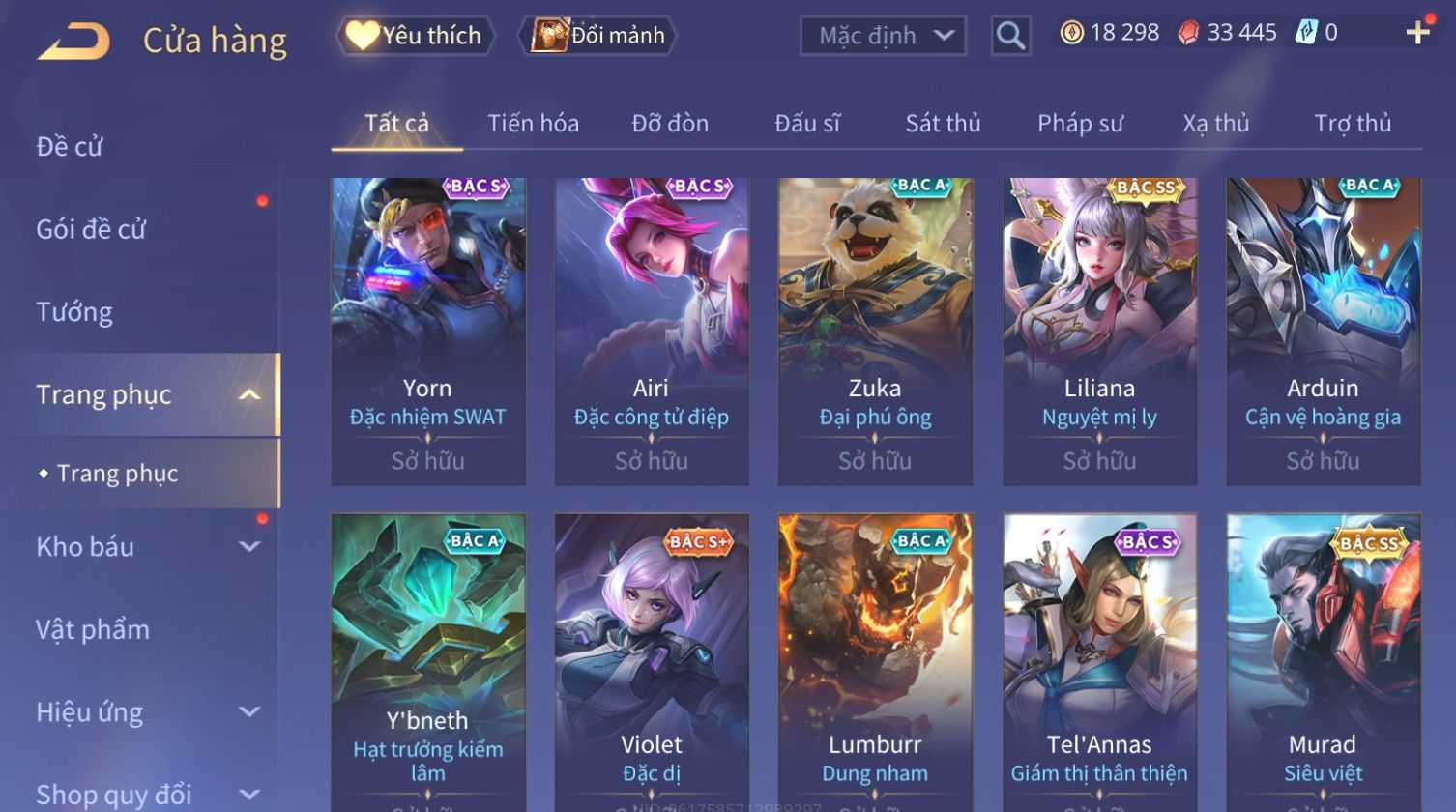Image resolution: width=1456 pixels, height=812 pixels.
Task: Open the Đề cử shop section
Action: 70,147
